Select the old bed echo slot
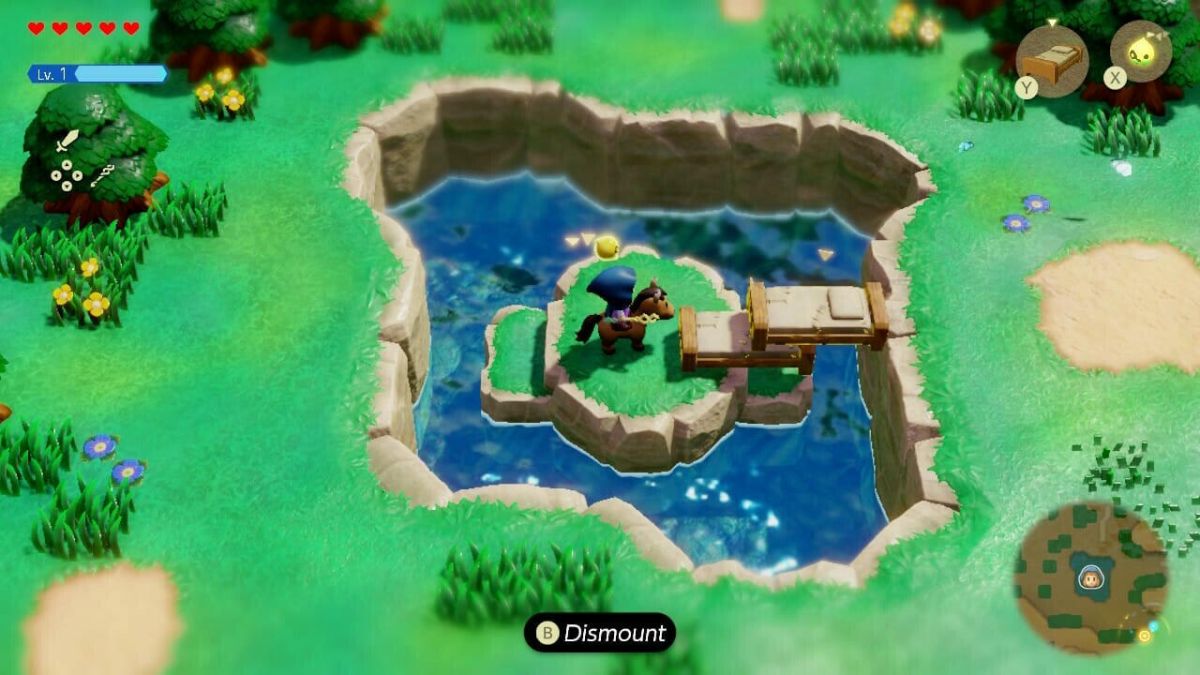 pyautogui.click(x=1051, y=61)
